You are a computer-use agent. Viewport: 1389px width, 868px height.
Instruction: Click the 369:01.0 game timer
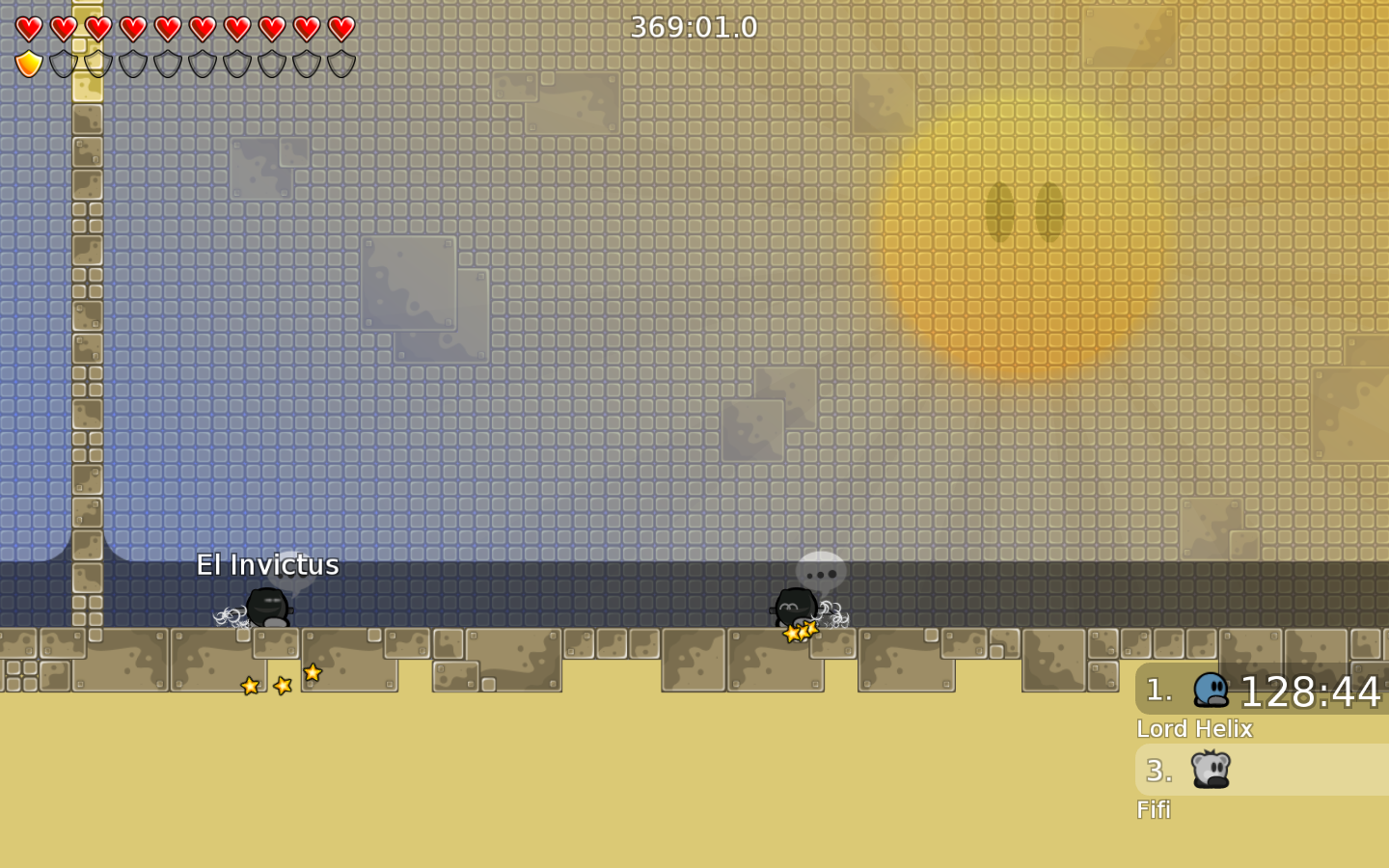click(694, 27)
